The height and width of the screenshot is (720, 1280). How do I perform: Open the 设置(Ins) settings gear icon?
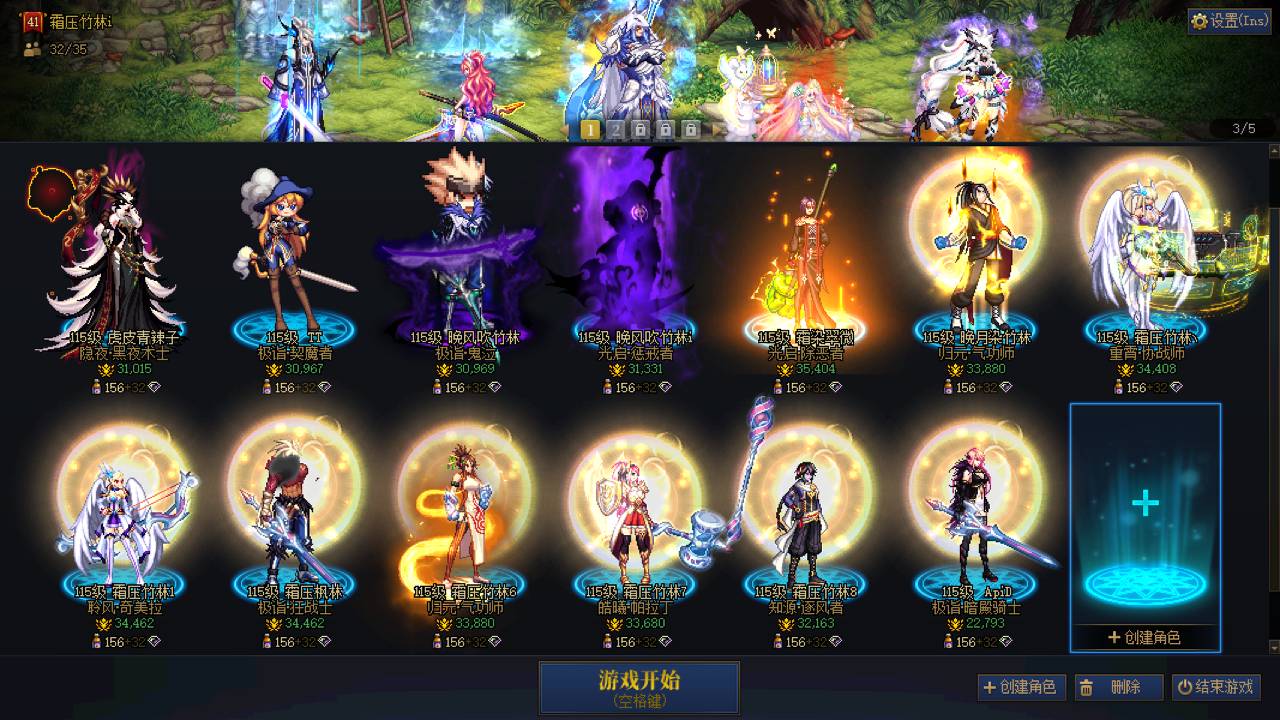(1199, 21)
